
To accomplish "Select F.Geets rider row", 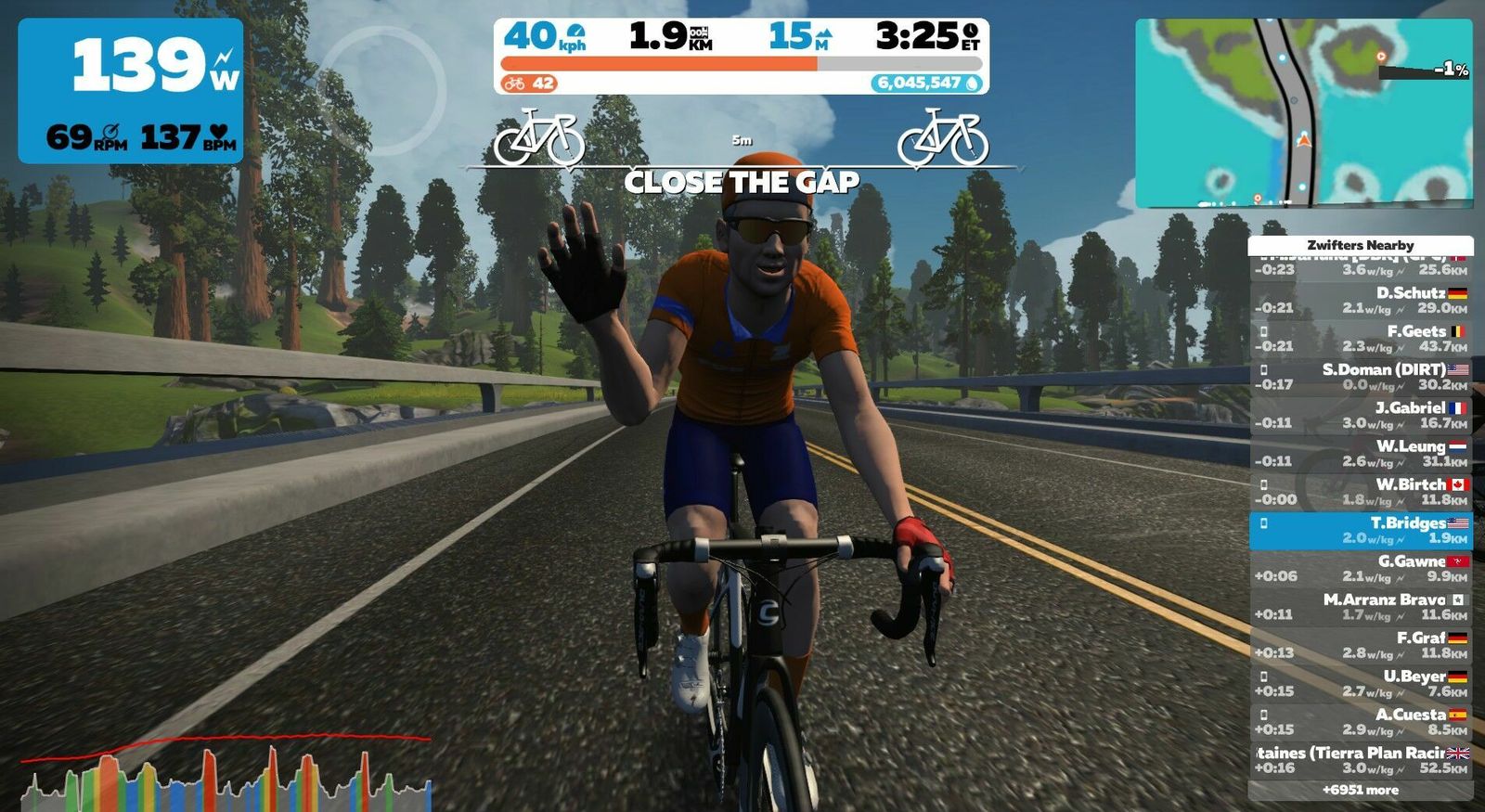I will (1361, 339).
